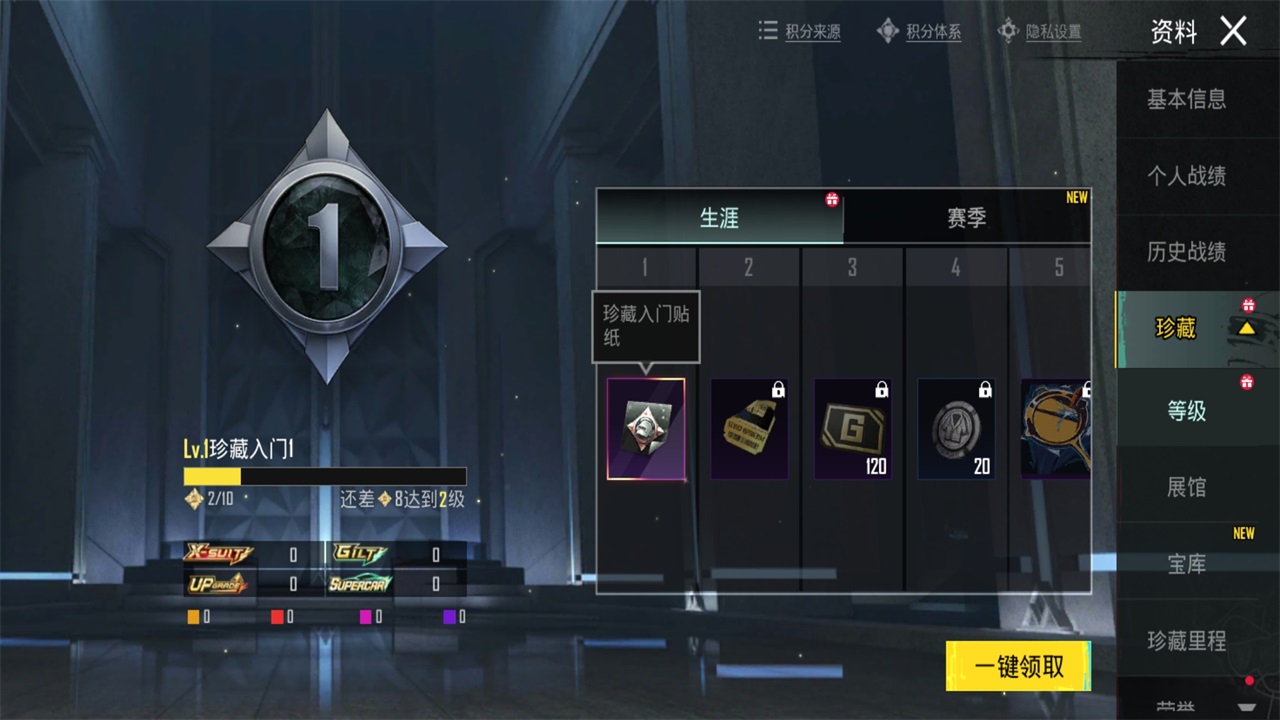Open the 历史战绩 history stats page
This screenshot has width=1280, height=720.
click(x=1190, y=251)
